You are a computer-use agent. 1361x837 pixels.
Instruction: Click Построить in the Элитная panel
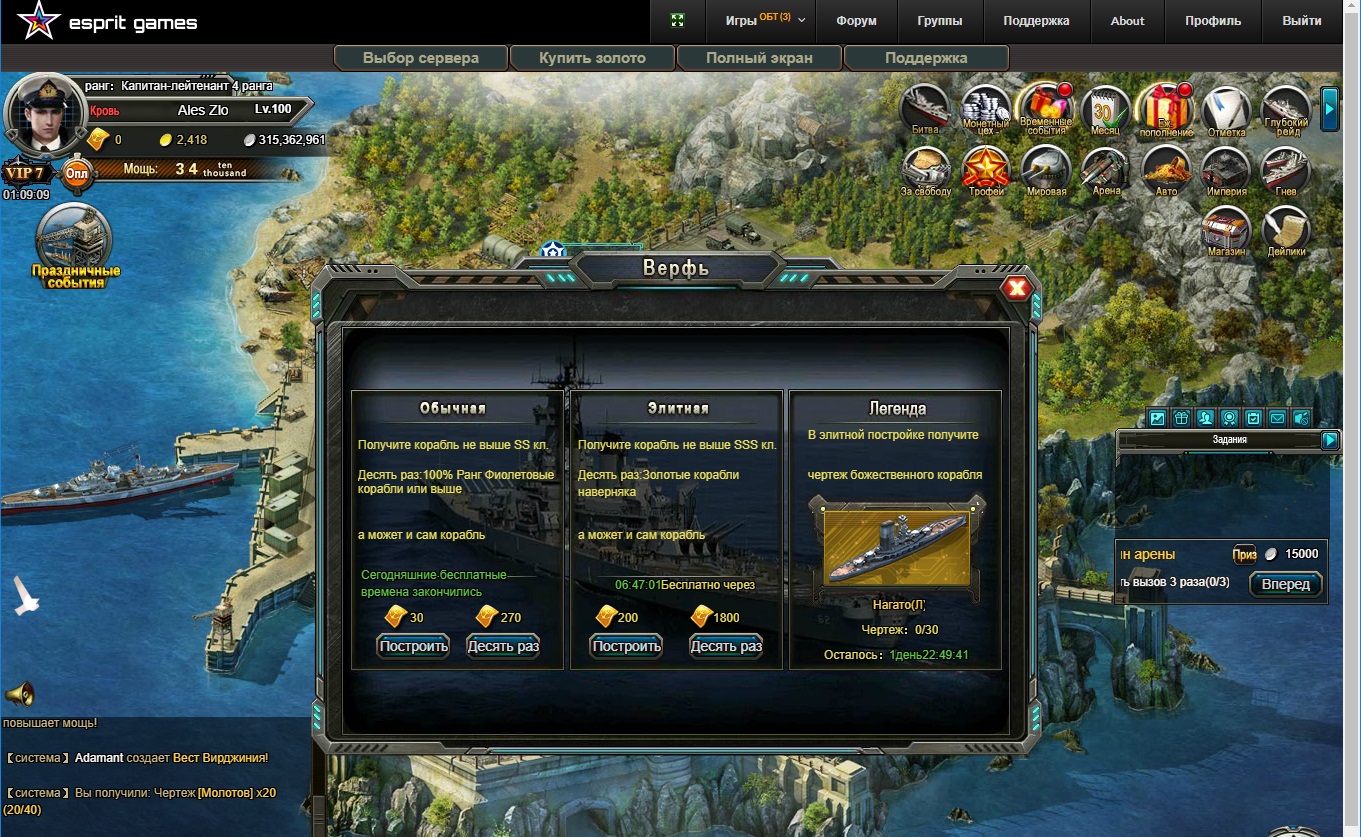tap(627, 646)
